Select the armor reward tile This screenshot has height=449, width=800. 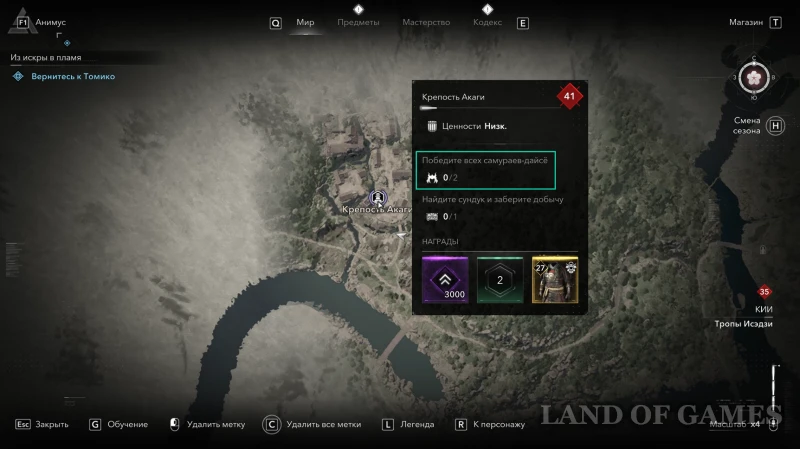coord(554,279)
